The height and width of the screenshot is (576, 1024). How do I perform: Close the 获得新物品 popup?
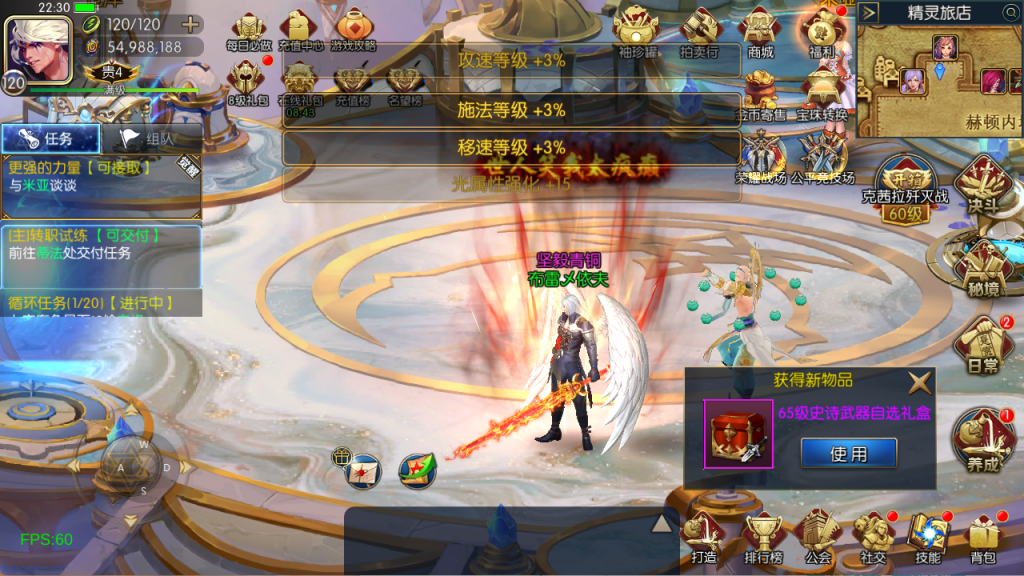(x=919, y=381)
